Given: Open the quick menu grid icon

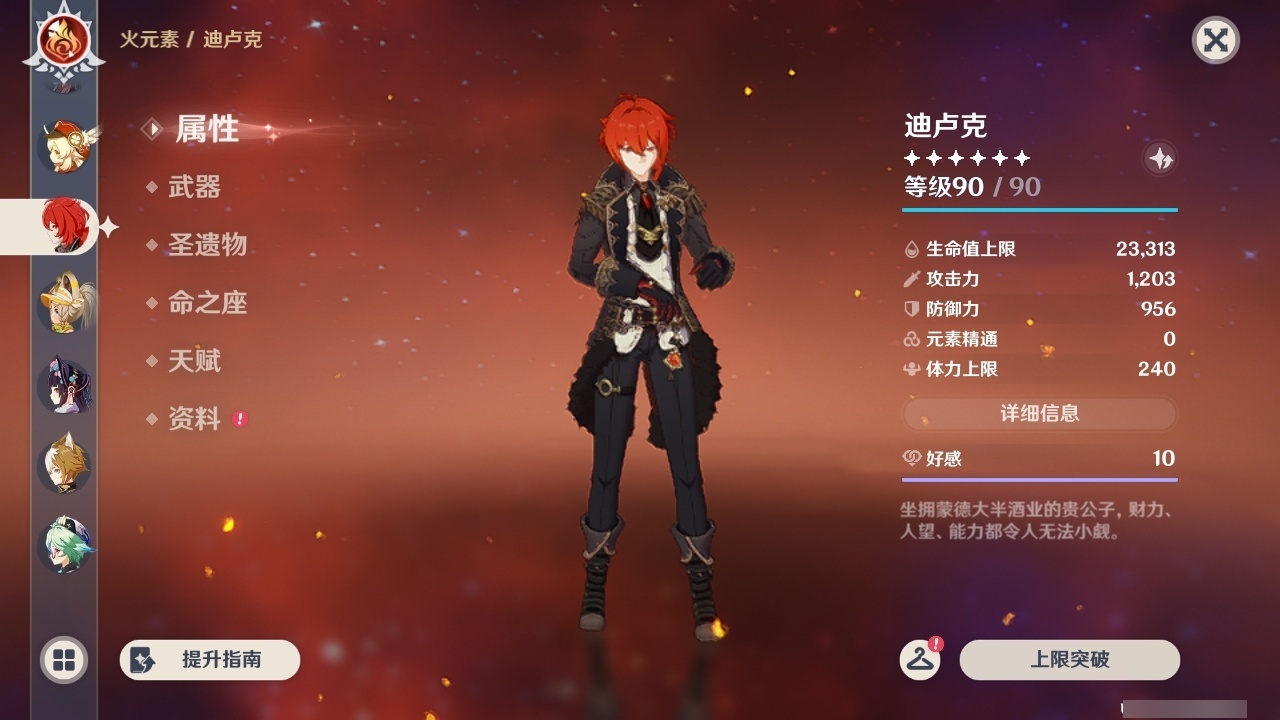Looking at the screenshot, I should pos(62,660).
